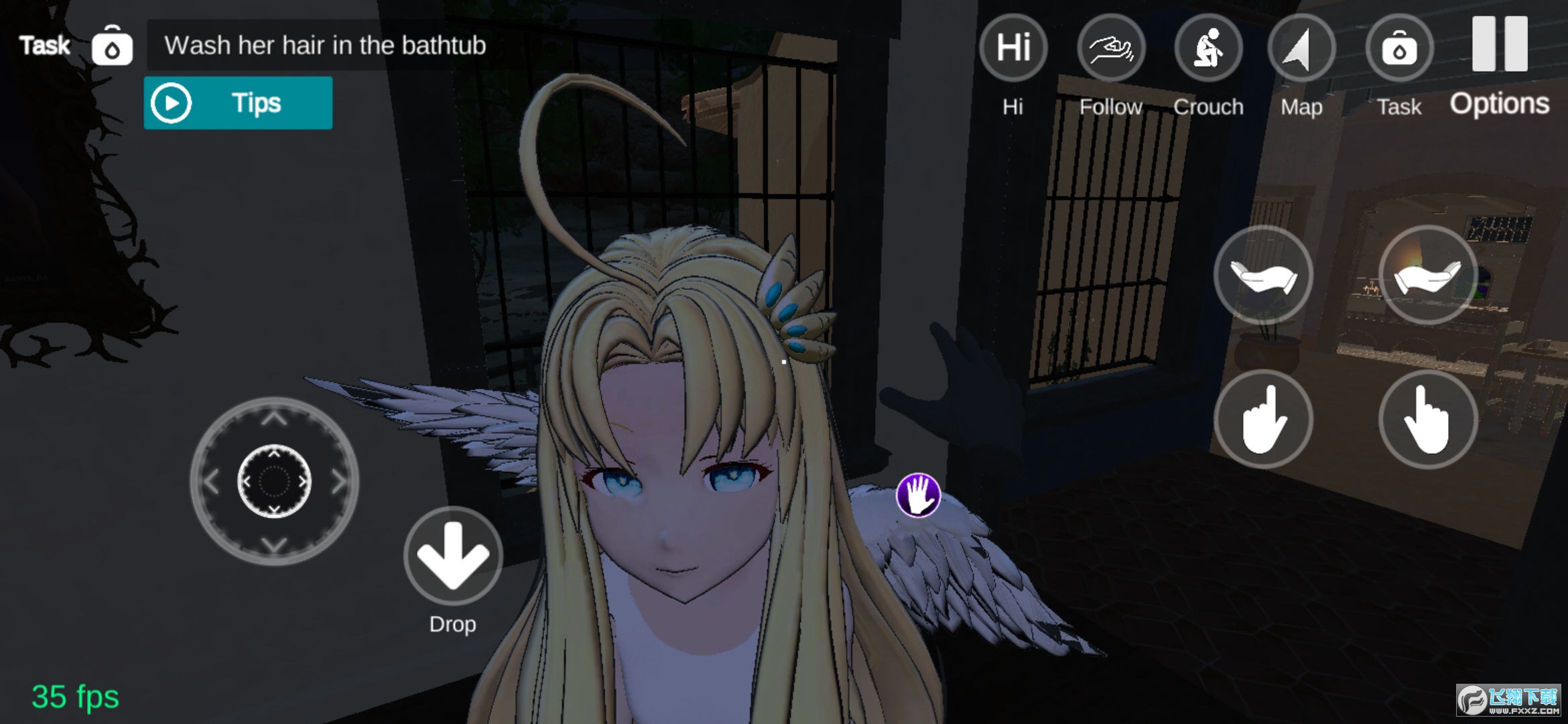Toggle Crouch mode

point(1208,47)
